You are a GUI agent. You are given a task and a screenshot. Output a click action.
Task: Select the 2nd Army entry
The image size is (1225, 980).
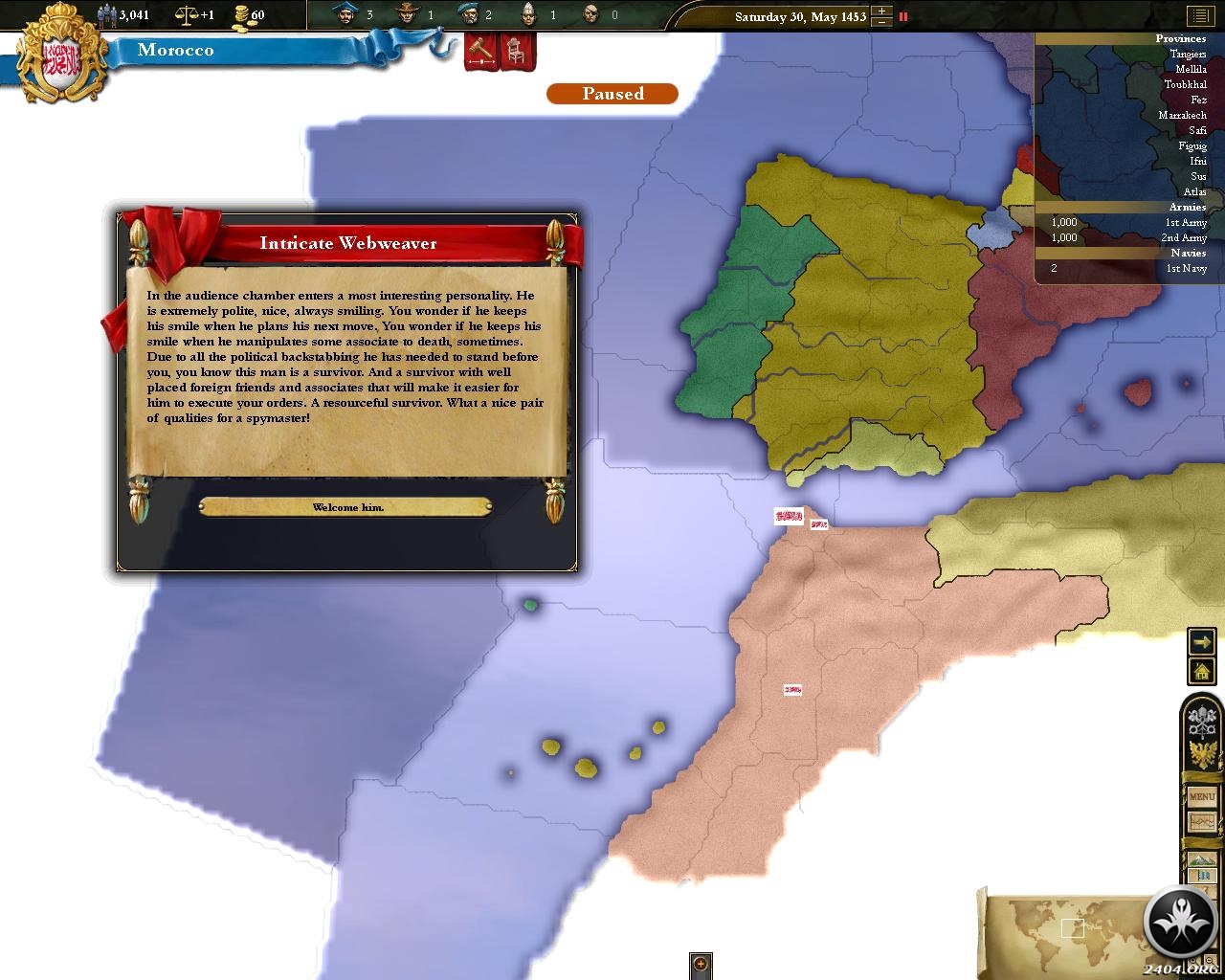pos(1183,238)
